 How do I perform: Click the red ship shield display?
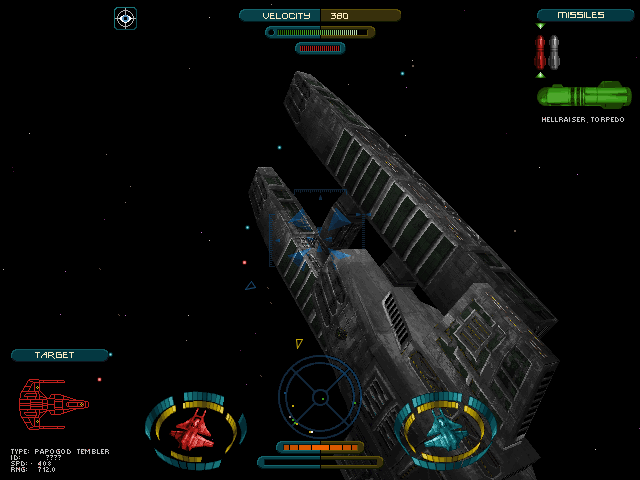195,431
